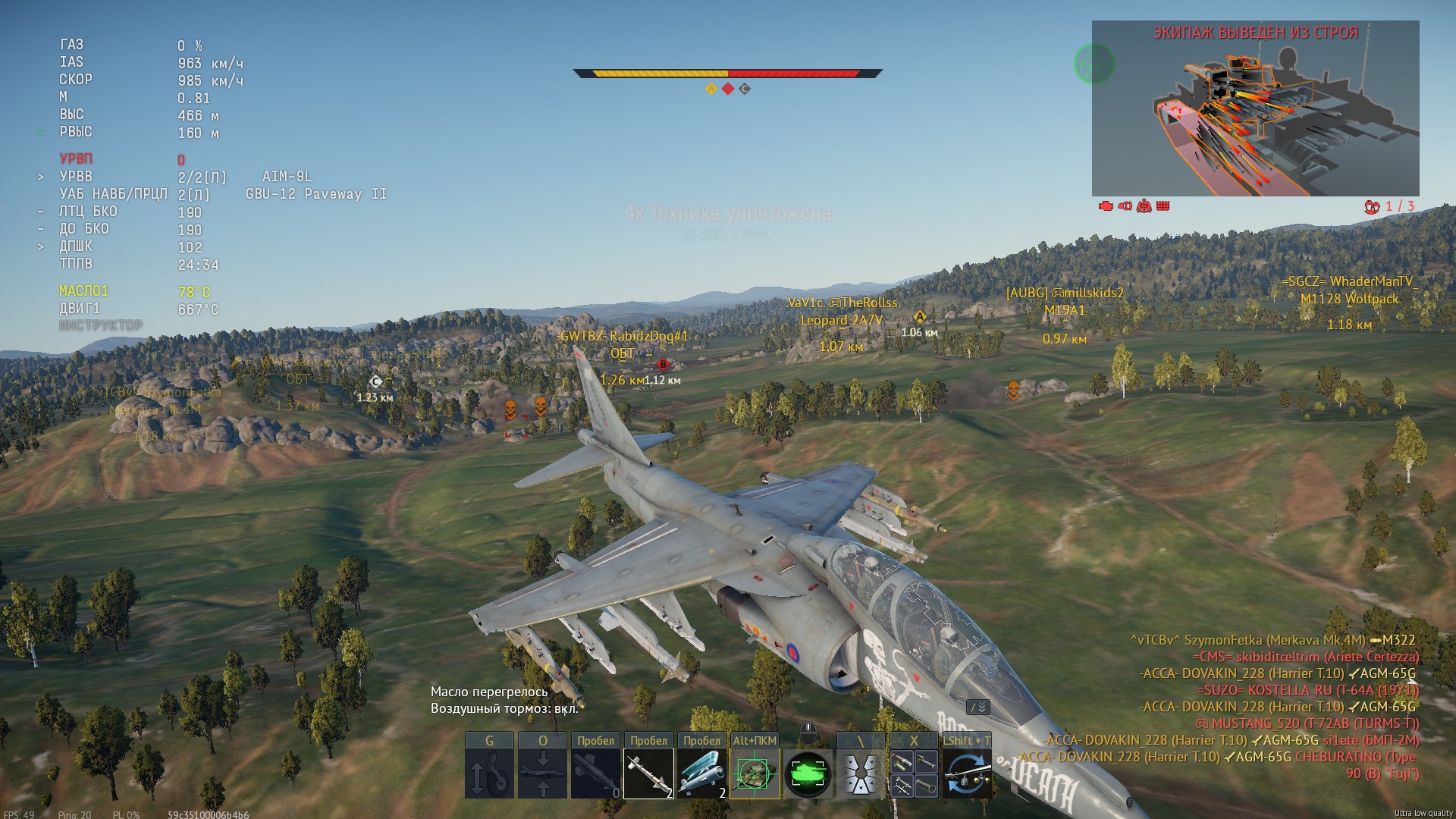
Task: Open the hit camera damage preview window
Action: (x=1255, y=108)
